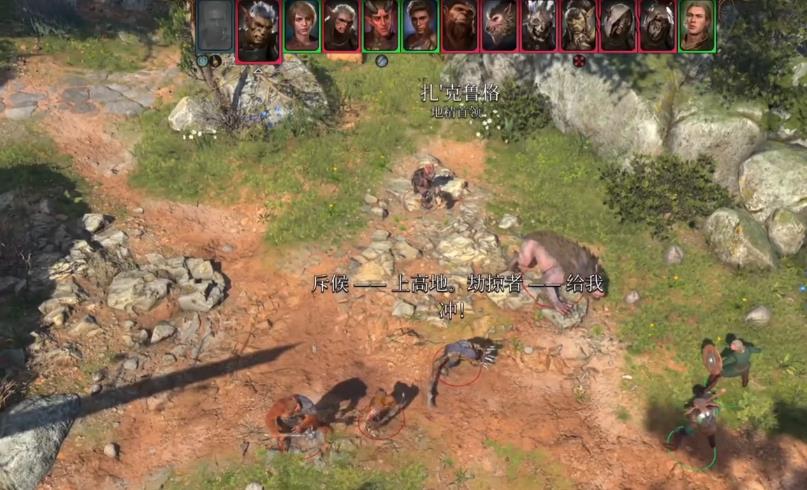The height and width of the screenshot is (490, 807).
Task: Click the horned tiefling ally portrait
Action: coord(380,26)
